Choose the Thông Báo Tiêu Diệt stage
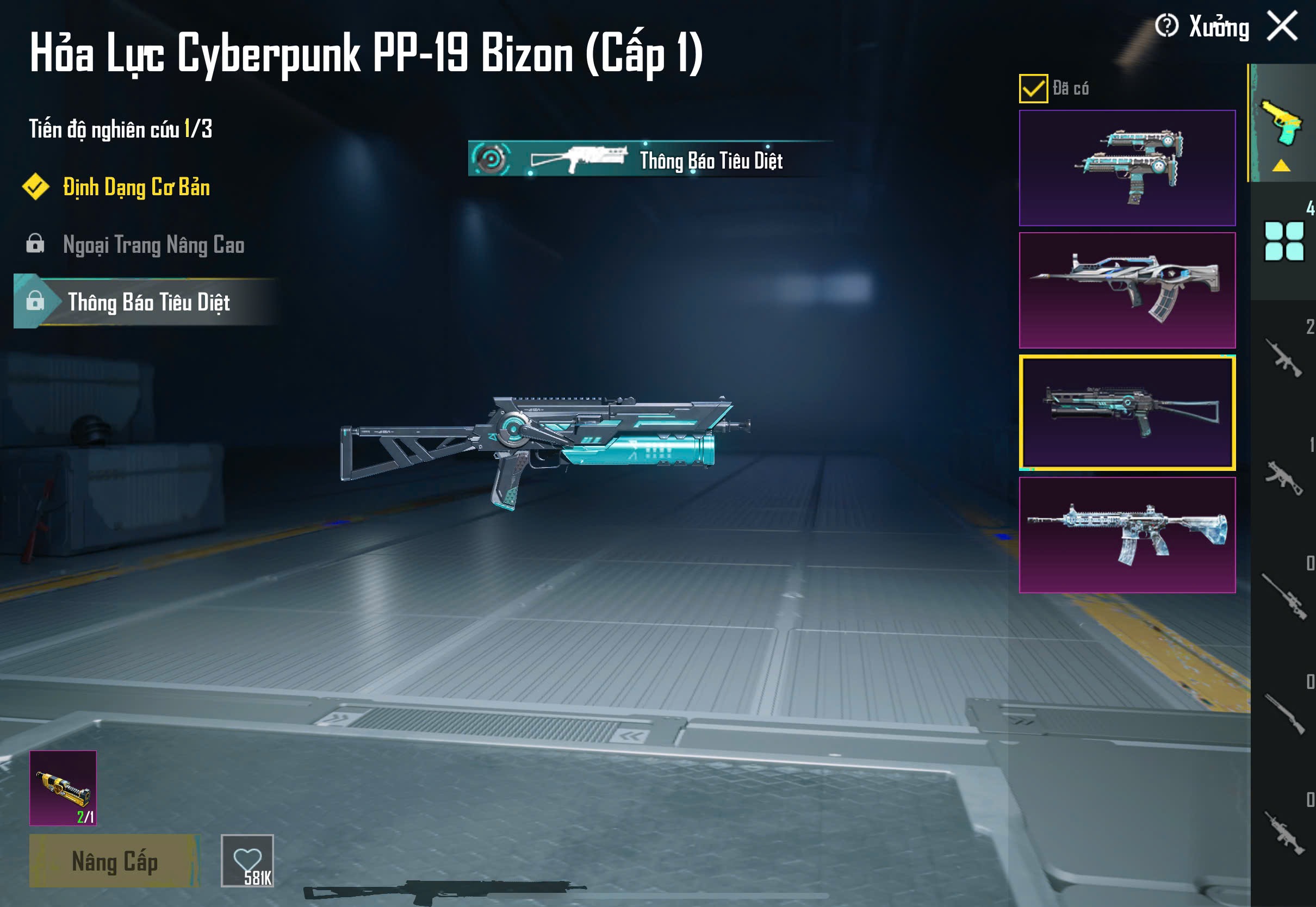 [x=148, y=302]
